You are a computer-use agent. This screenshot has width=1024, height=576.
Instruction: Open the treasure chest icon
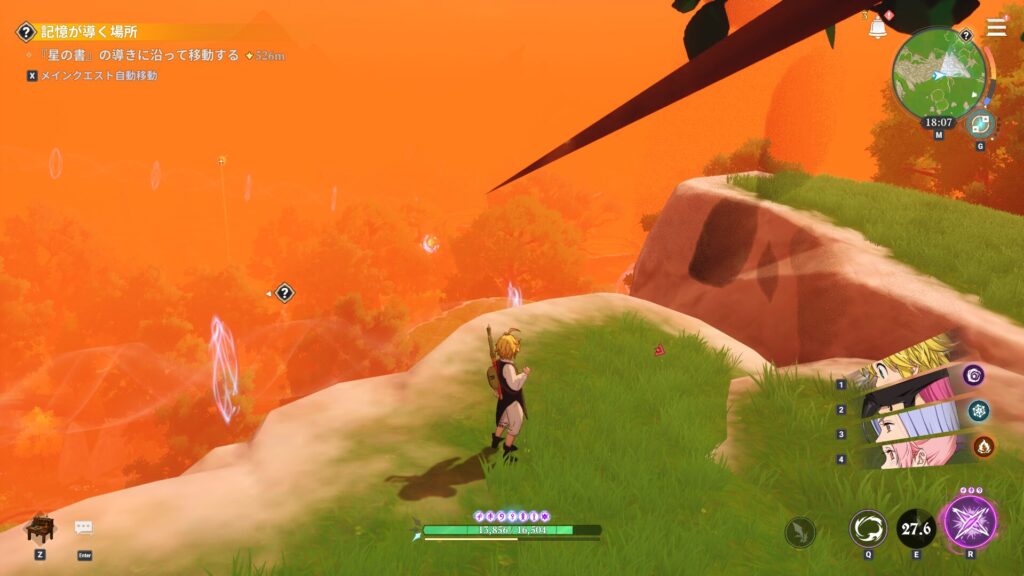coord(40,528)
